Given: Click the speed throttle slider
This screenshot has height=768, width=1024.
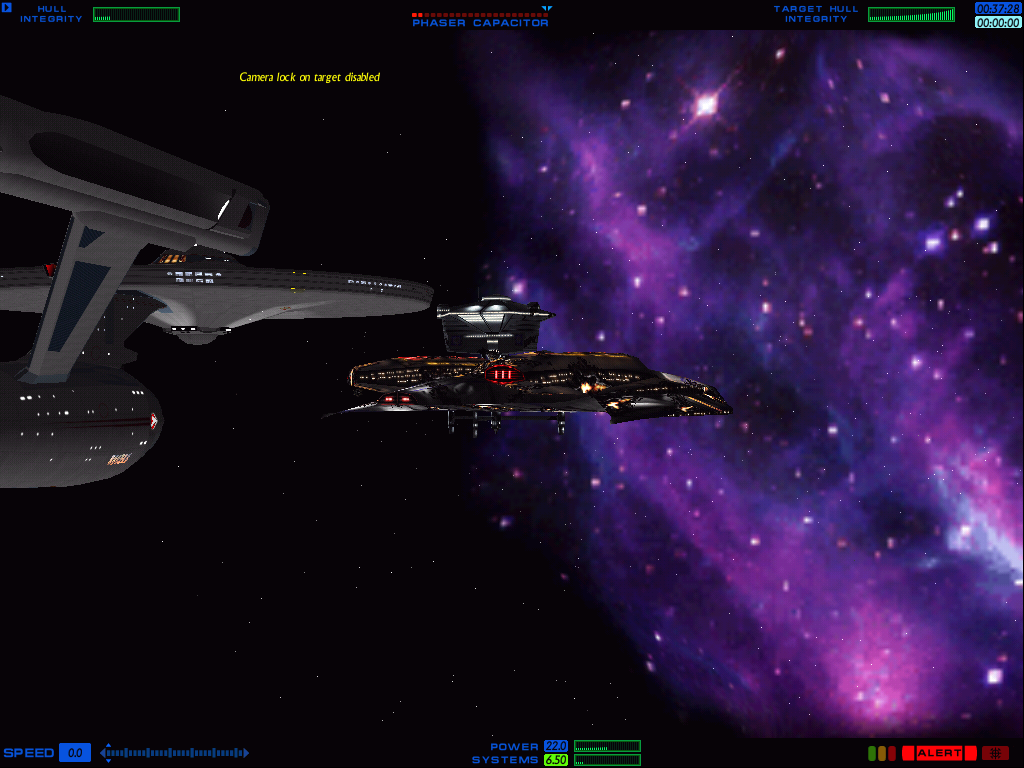Looking at the screenshot, I should click(x=175, y=753).
